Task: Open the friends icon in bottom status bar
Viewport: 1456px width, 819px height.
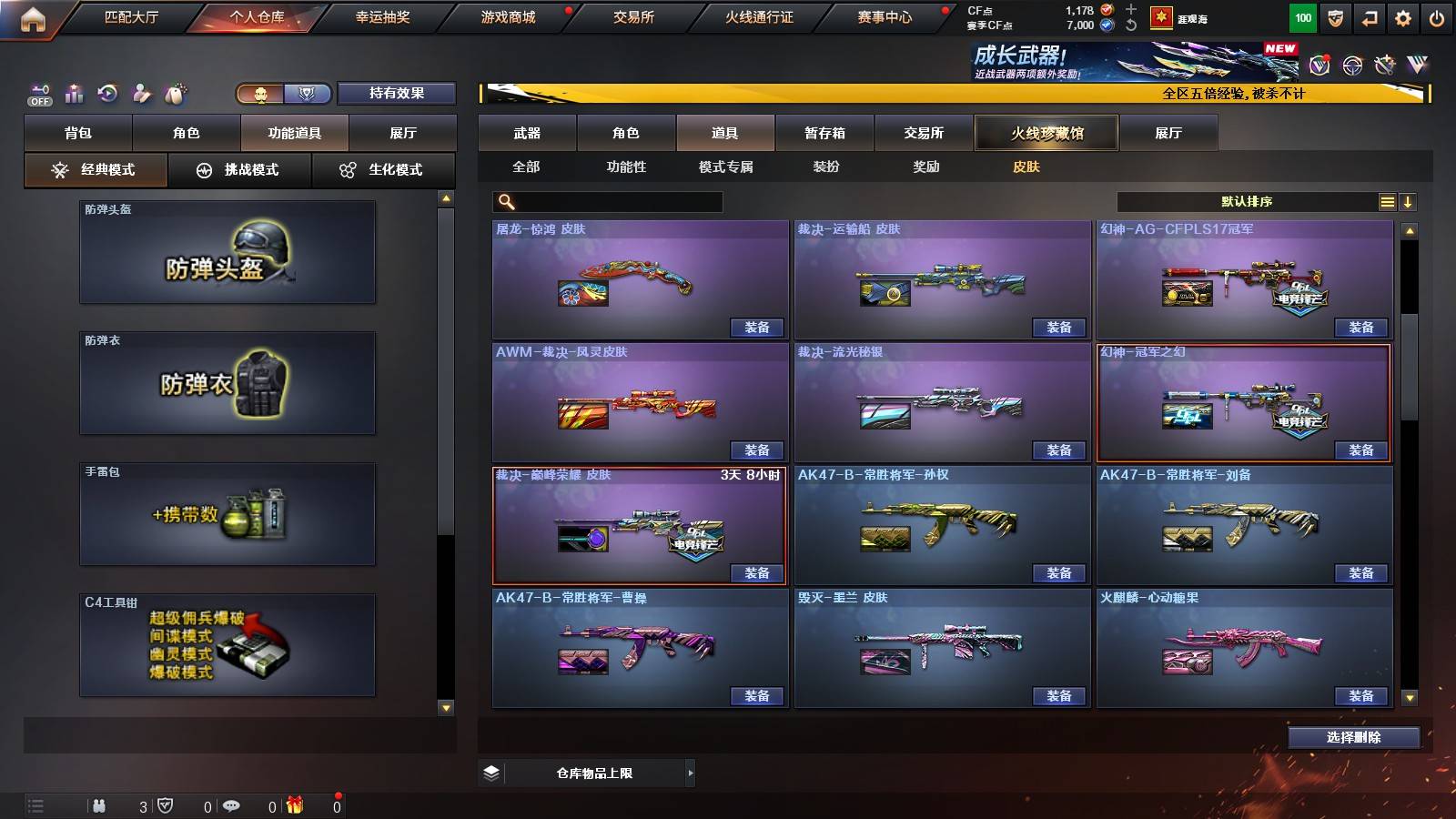Action: click(98, 804)
